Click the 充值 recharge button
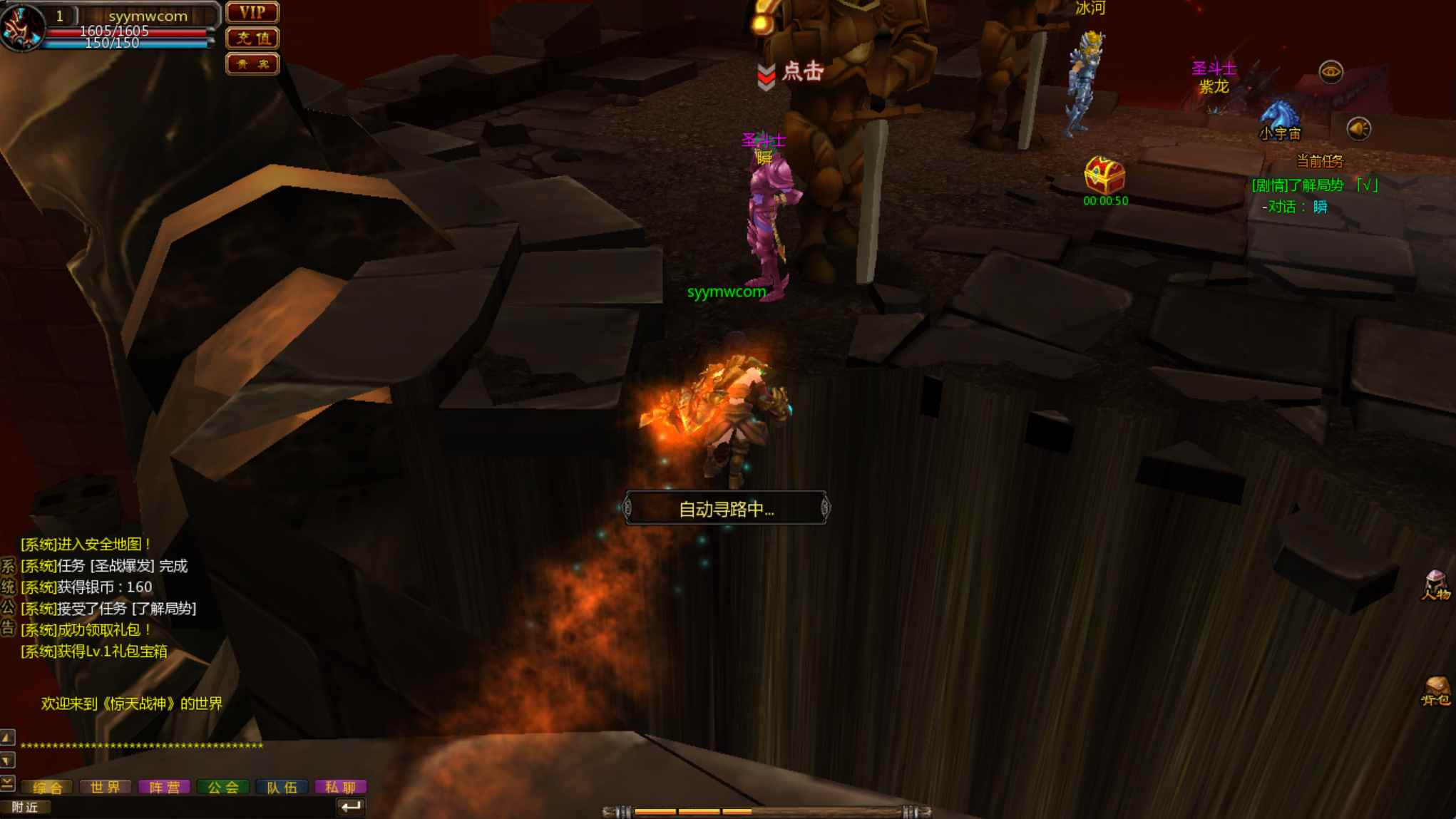The height and width of the screenshot is (819, 1456). (x=252, y=38)
